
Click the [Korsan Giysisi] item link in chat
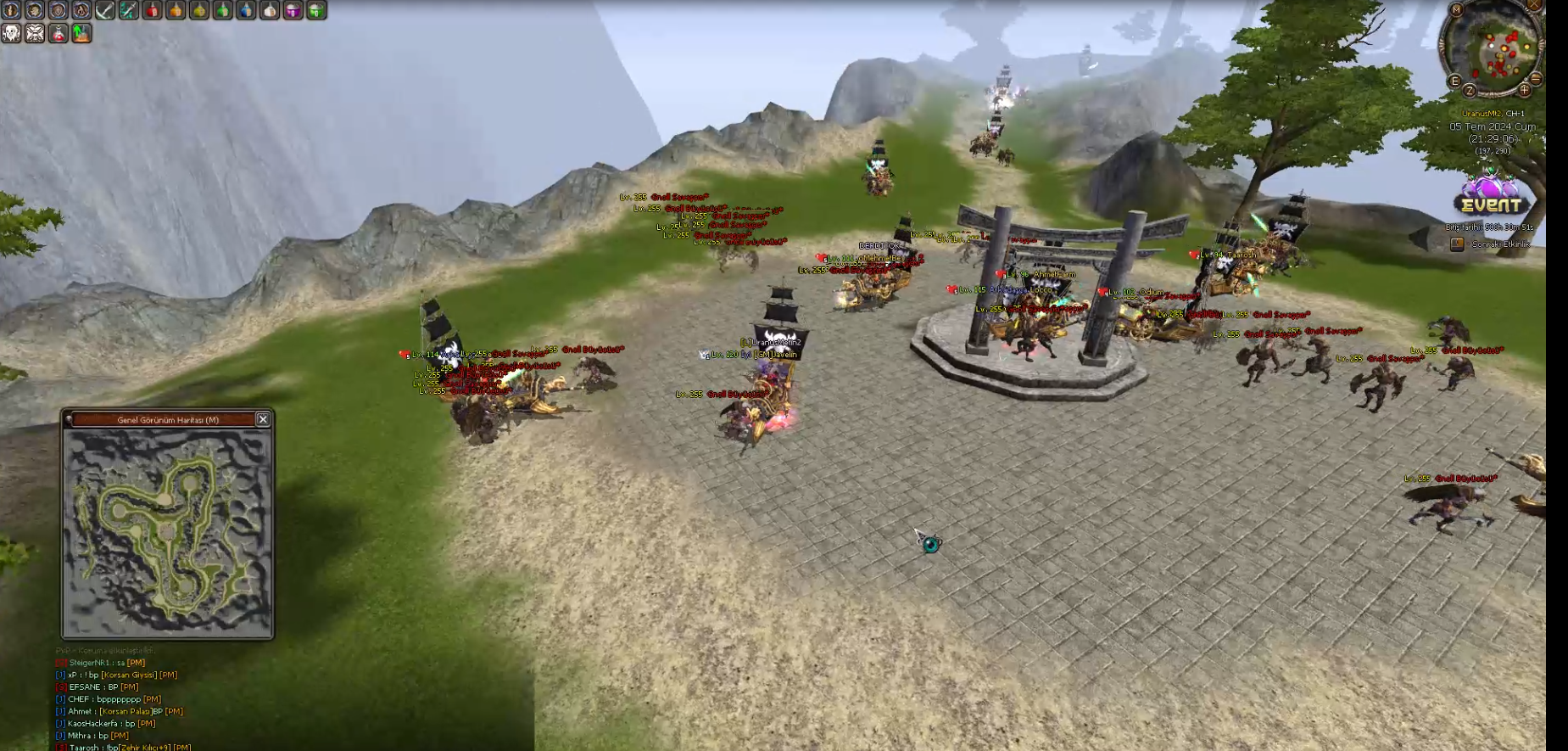click(129, 675)
